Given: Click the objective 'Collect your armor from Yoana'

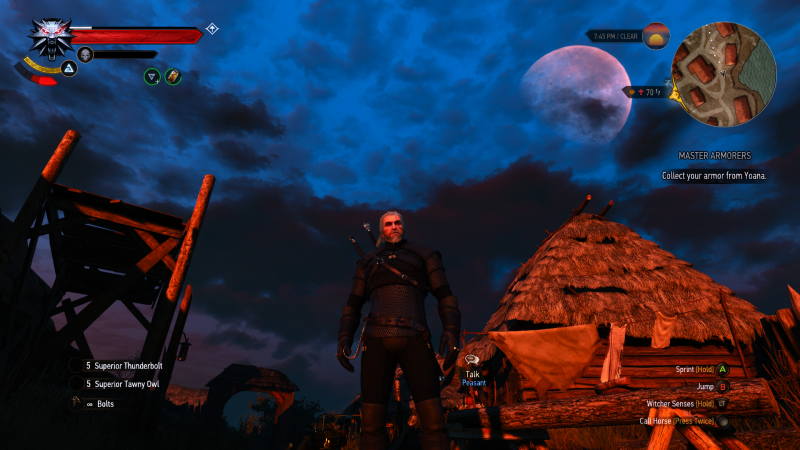Looking at the screenshot, I should click(714, 175).
